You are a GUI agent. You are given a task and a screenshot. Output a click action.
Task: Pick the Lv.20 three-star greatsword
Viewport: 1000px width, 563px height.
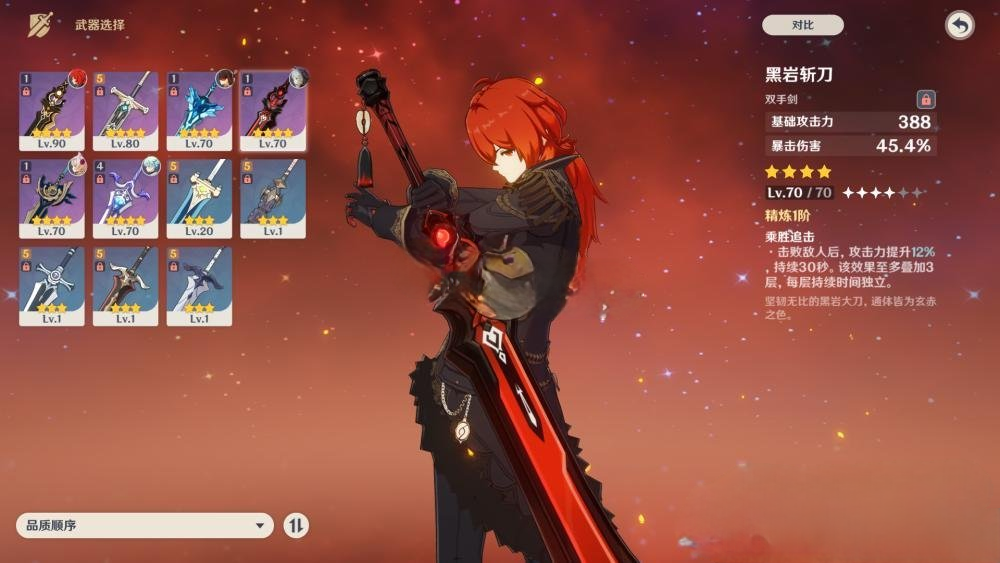click(x=199, y=197)
